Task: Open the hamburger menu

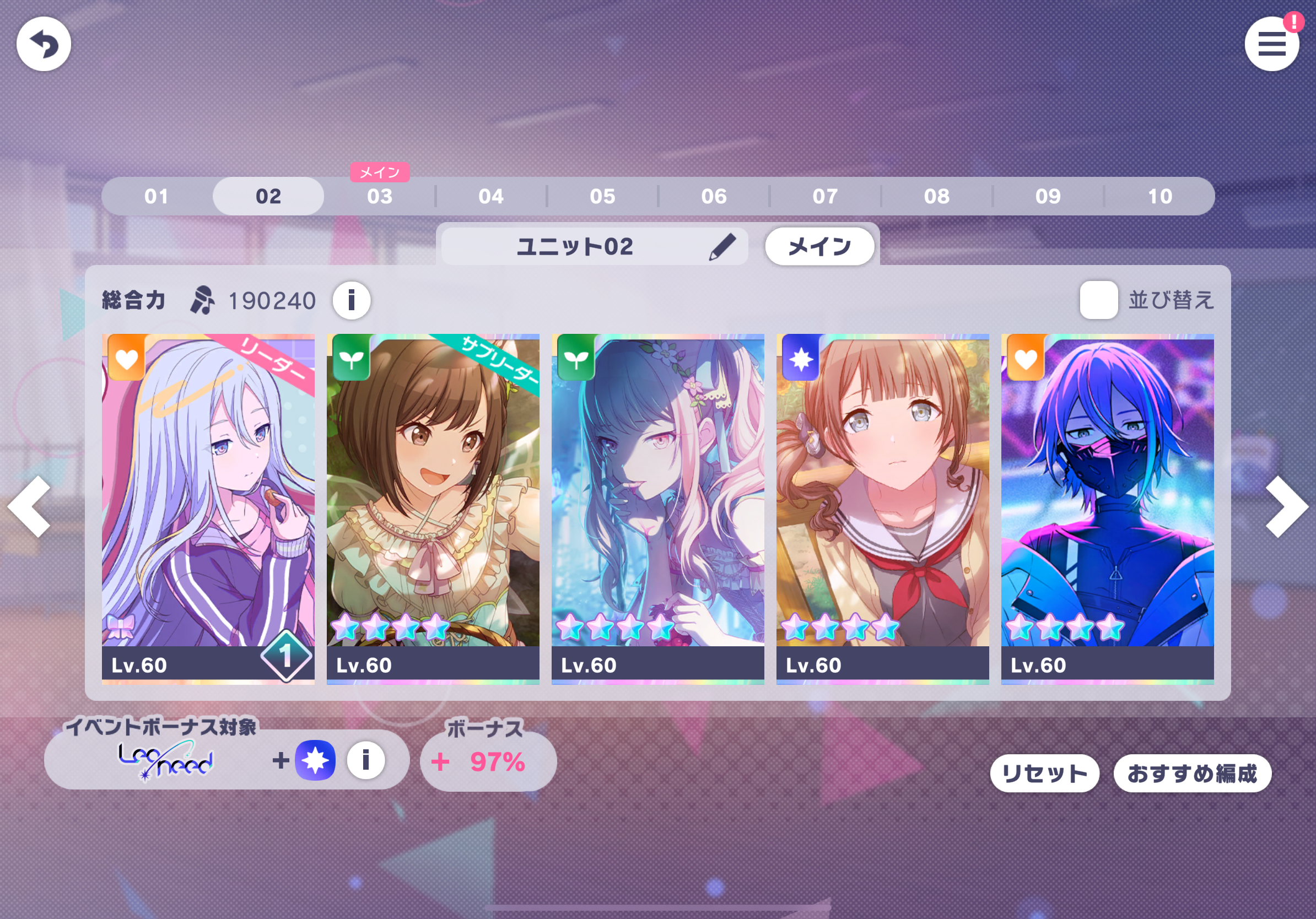Action: 1271,44
